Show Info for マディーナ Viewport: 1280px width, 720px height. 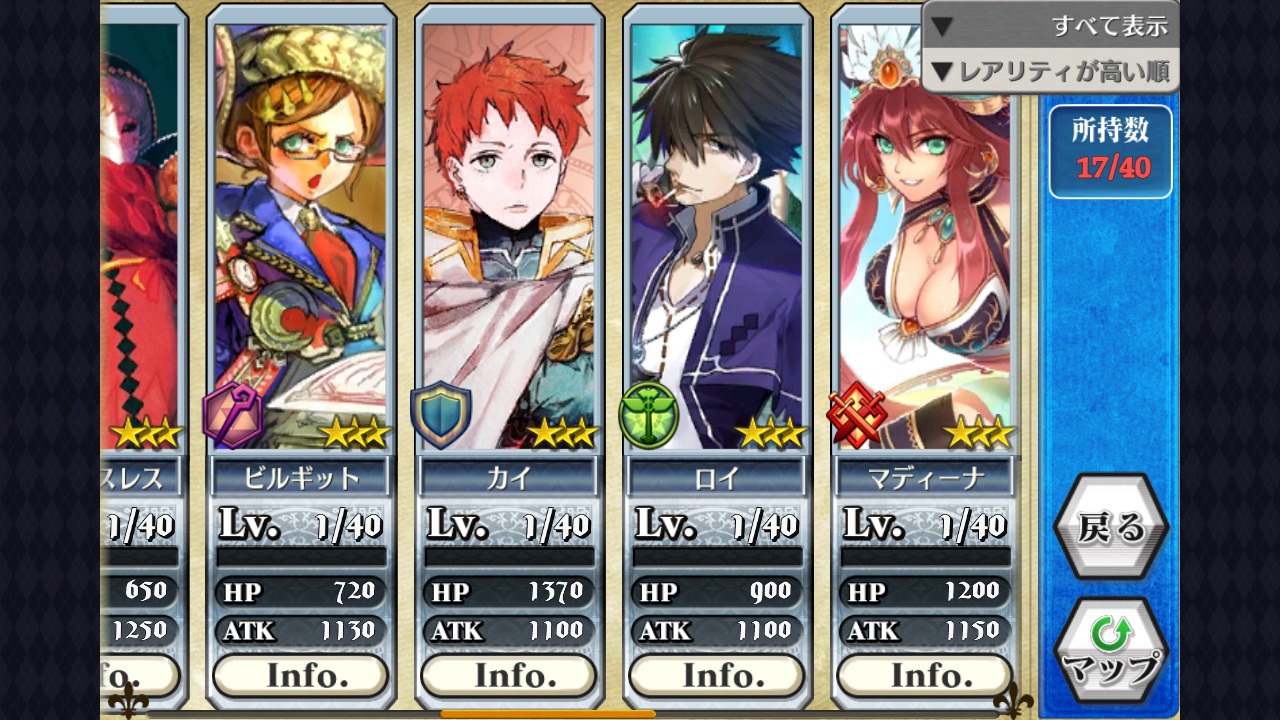click(925, 676)
